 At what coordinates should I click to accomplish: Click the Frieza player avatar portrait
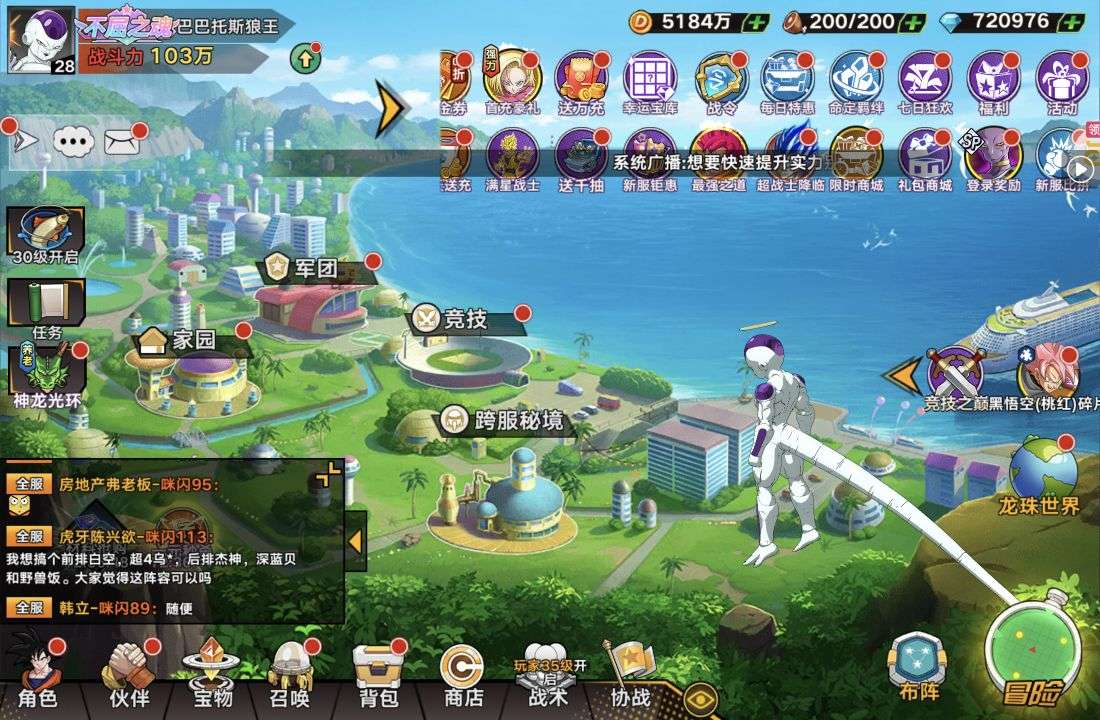pos(41,40)
